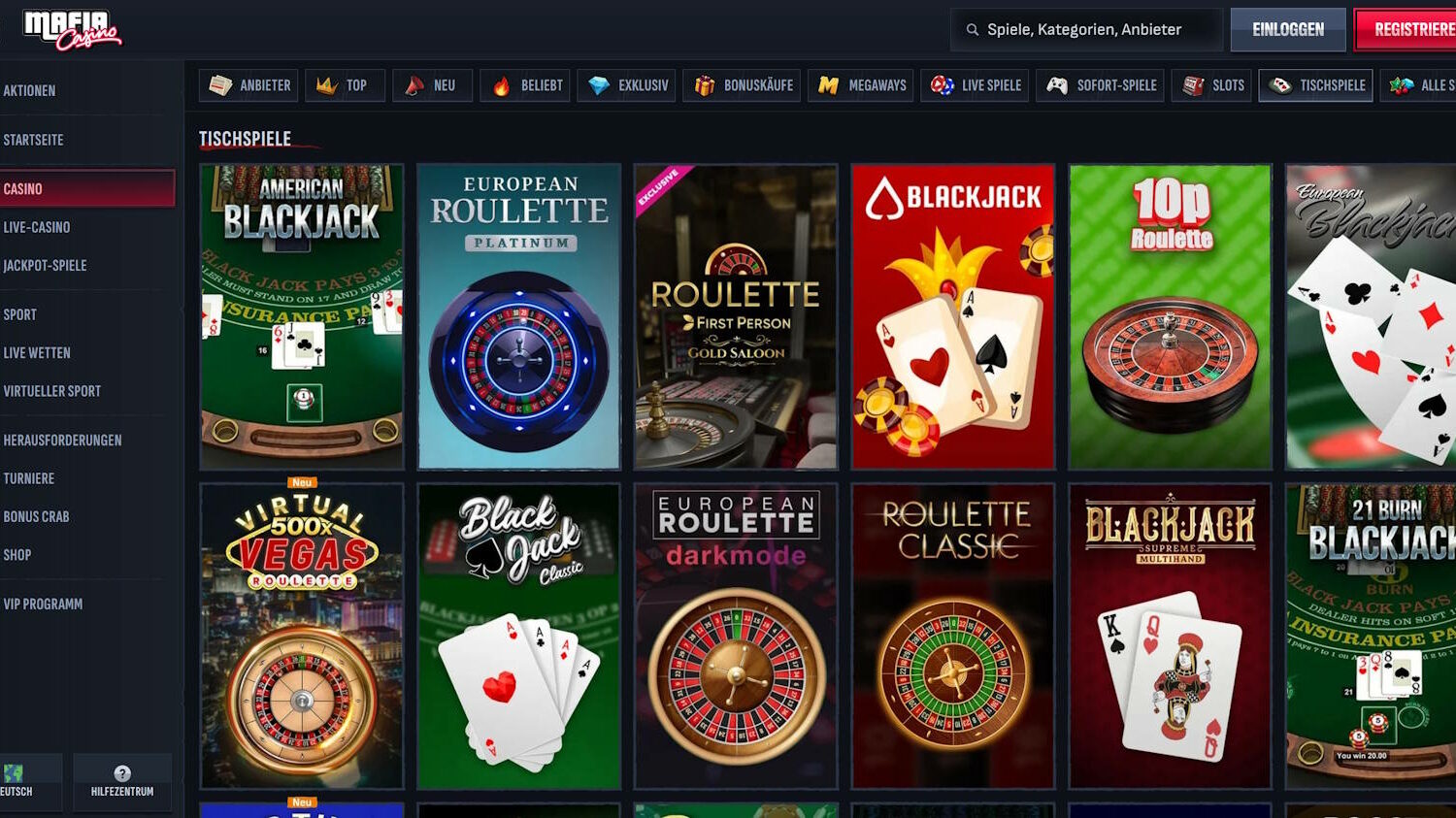1456x818 pixels.
Task: Click the Einloggen button
Action: [1287, 28]
